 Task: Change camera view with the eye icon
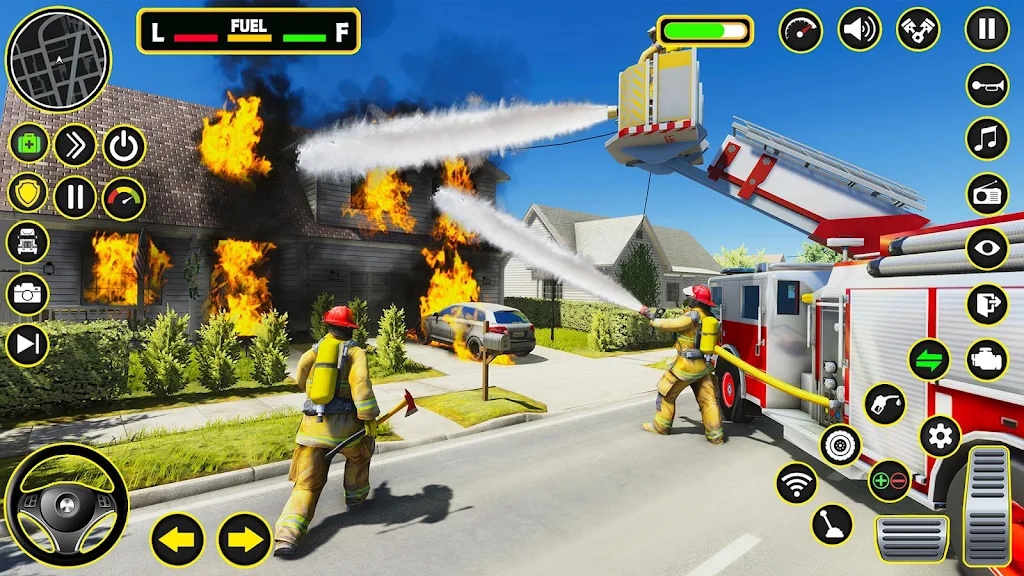pos(987,249)
